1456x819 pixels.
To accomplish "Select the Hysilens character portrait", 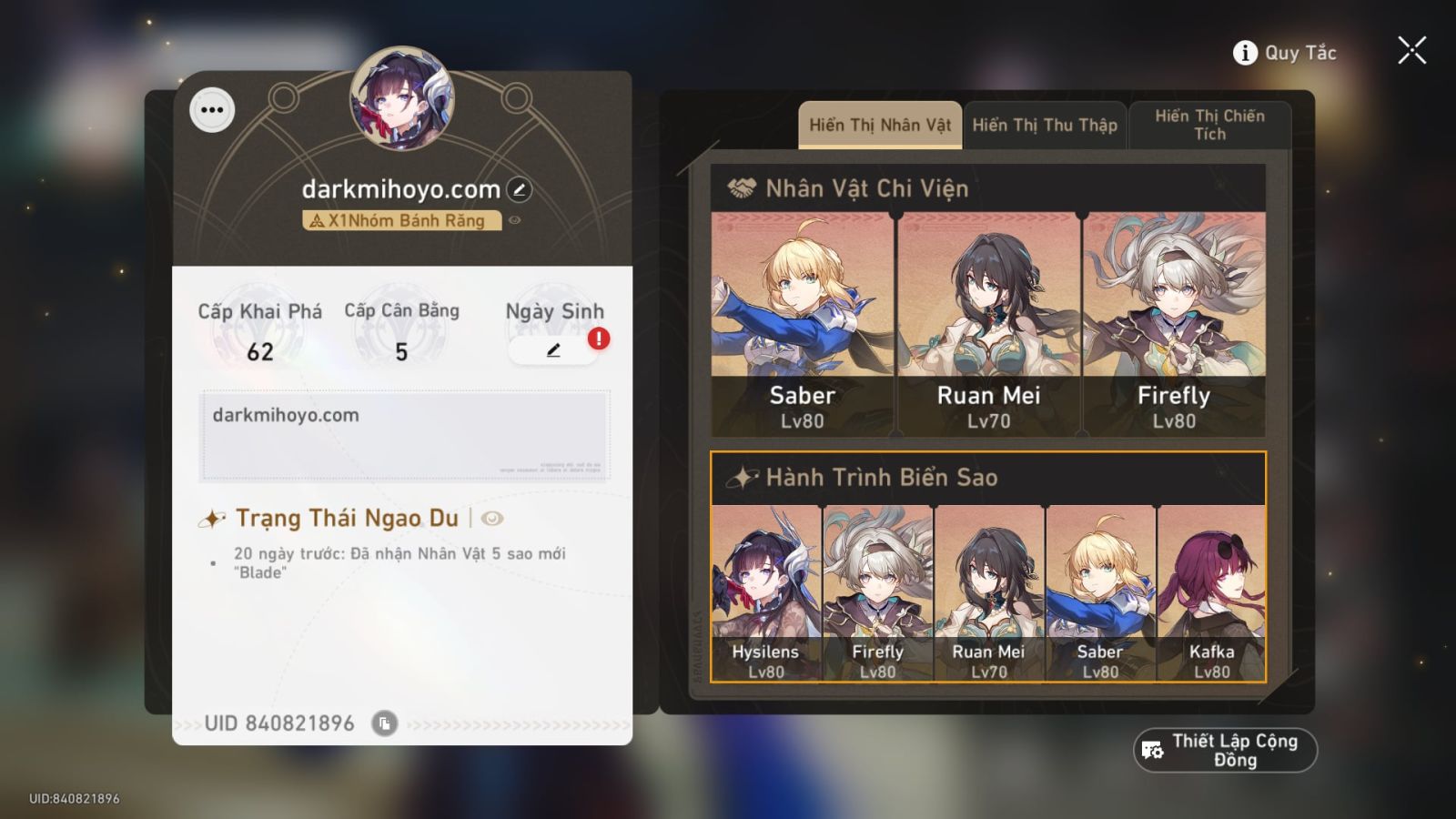I will (x=765, y=591).
